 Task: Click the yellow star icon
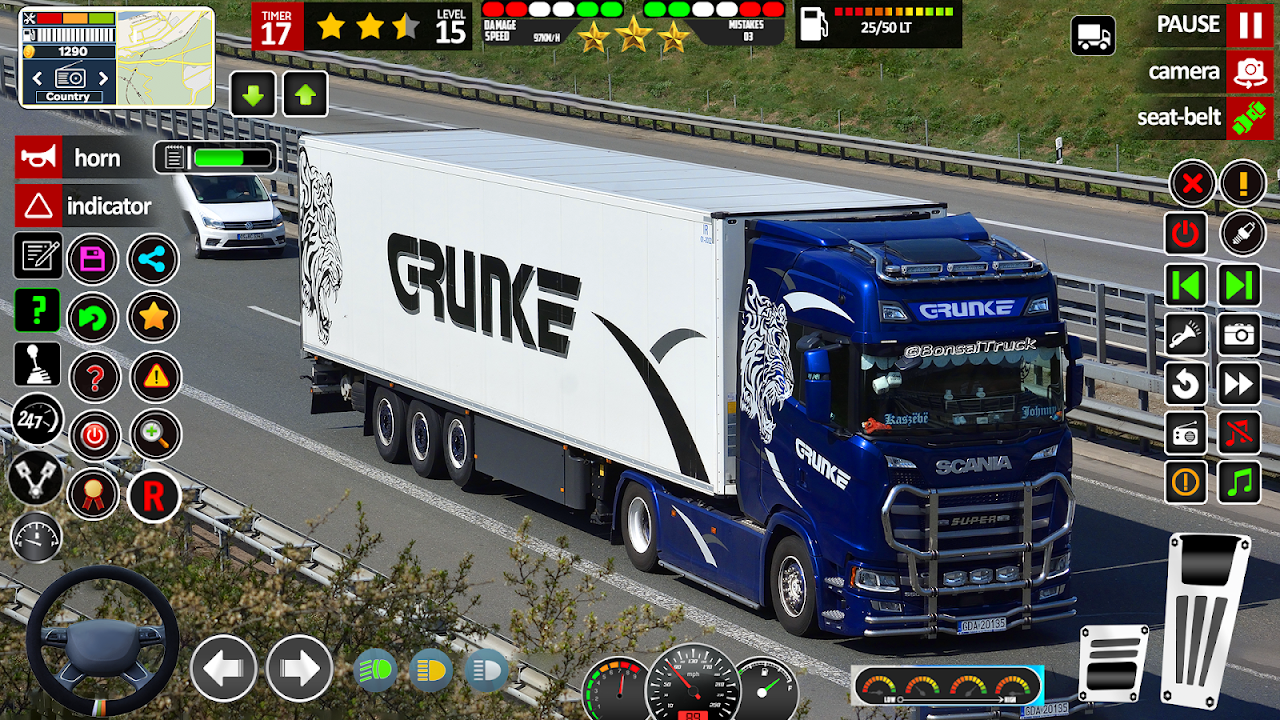(153, 318)
